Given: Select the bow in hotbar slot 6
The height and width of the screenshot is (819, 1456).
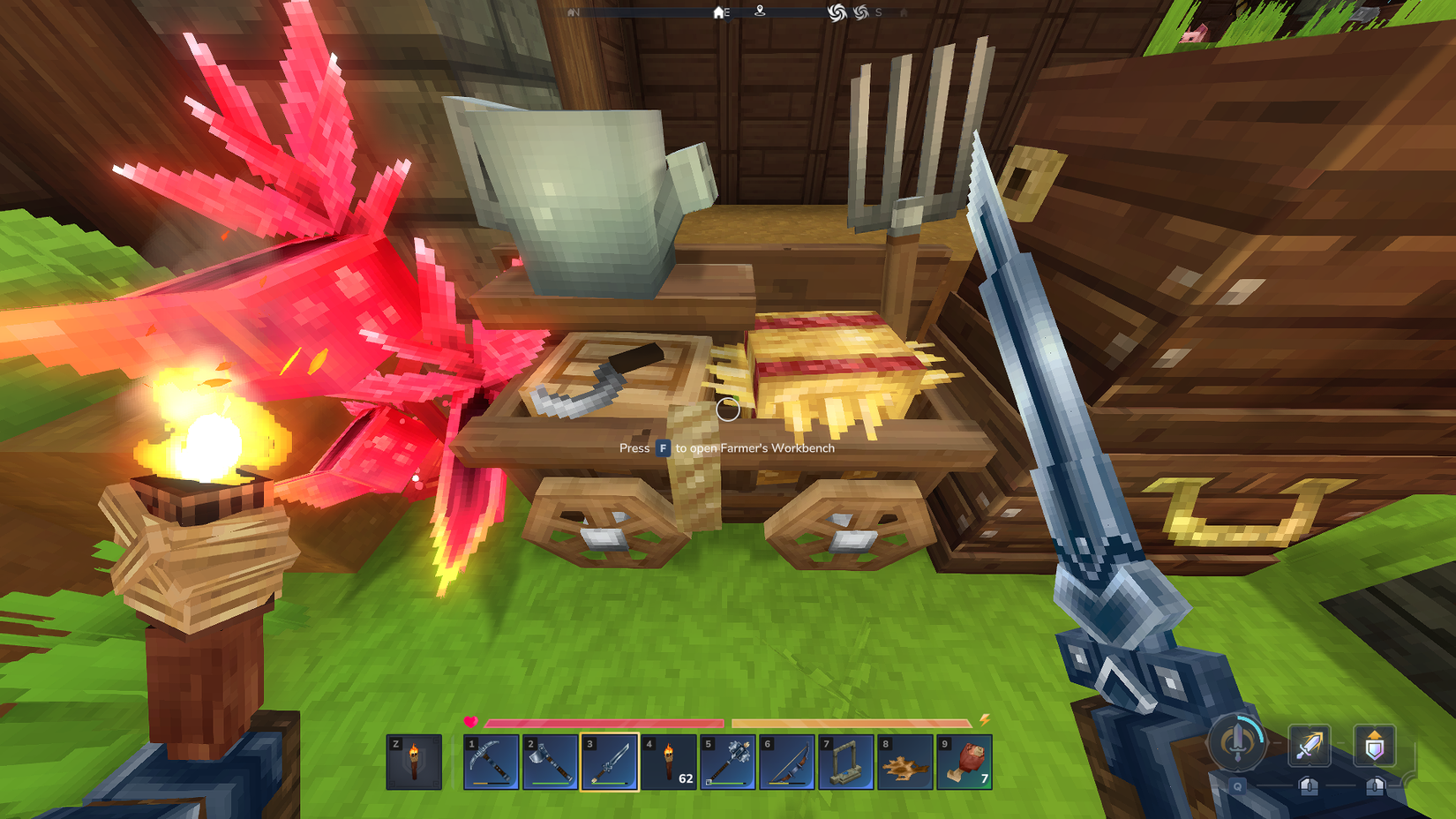Looking at the screenshot, I should pyautogui.click(x=788, y=763).
